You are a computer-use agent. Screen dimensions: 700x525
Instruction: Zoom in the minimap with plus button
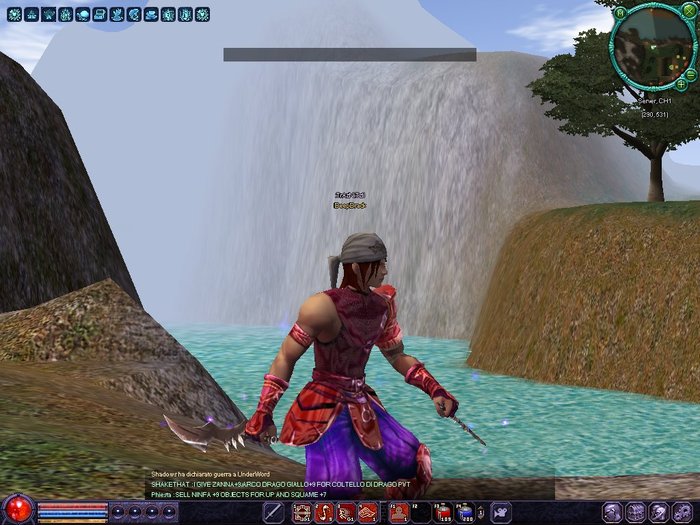[681, 84]
